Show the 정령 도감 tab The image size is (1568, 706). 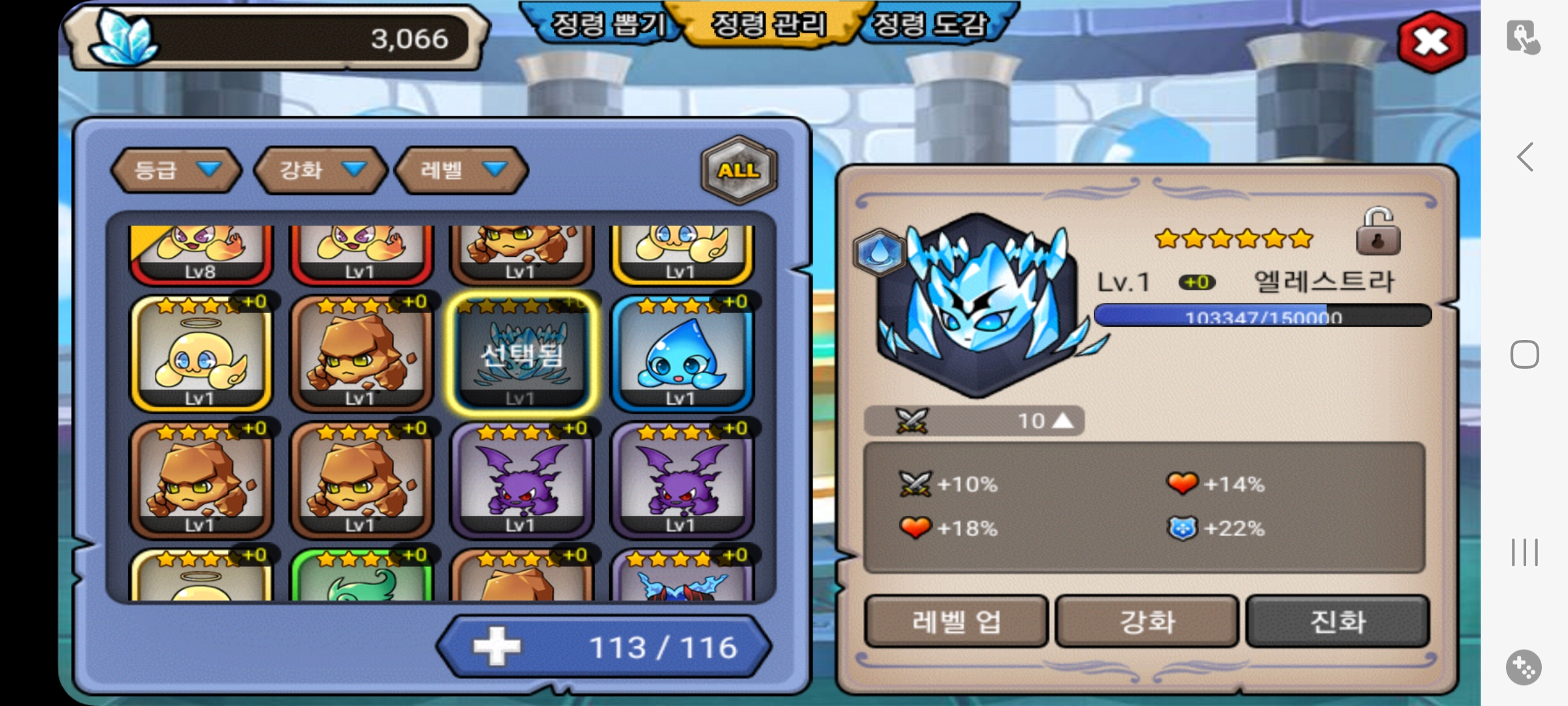[x=929, y=26]
